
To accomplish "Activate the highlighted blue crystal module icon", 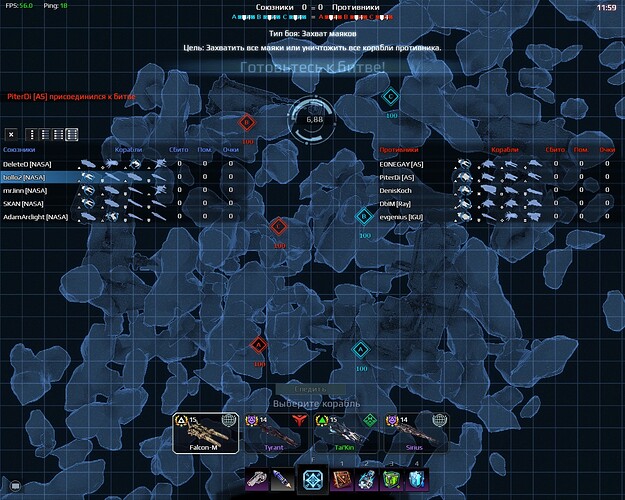I will (312, 480).
